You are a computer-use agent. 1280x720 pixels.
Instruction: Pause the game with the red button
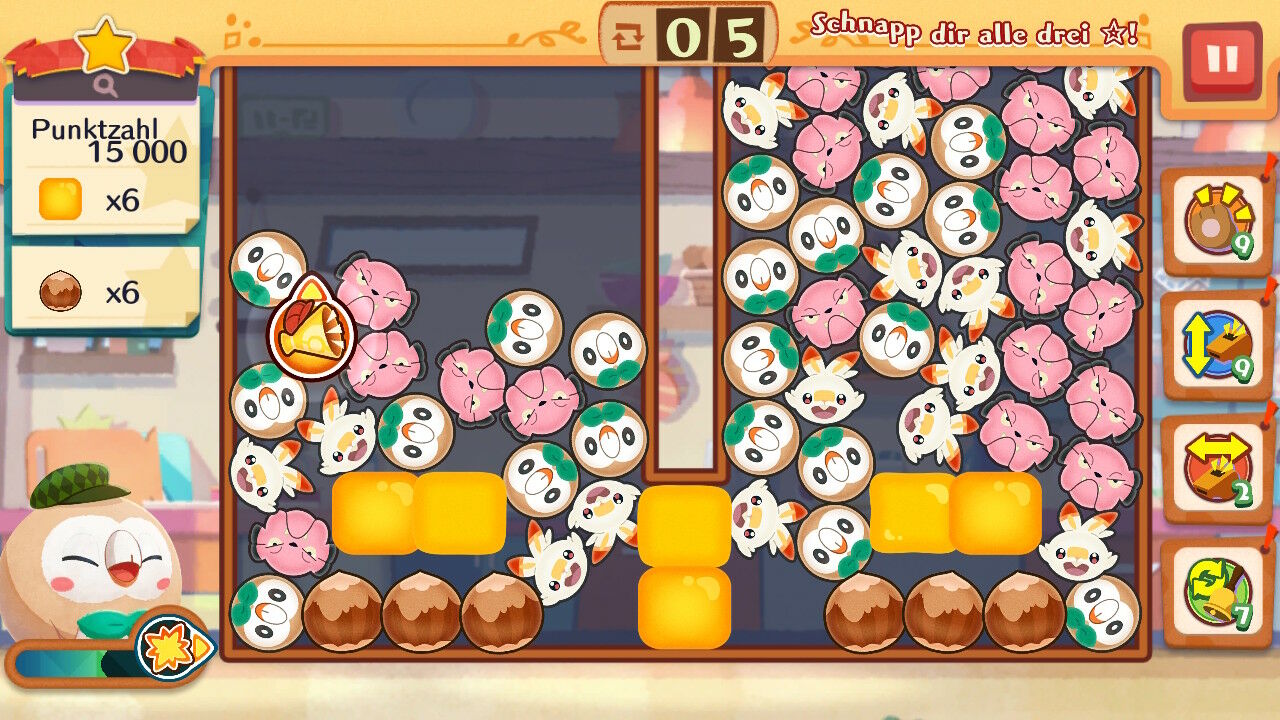(1221, 61)
